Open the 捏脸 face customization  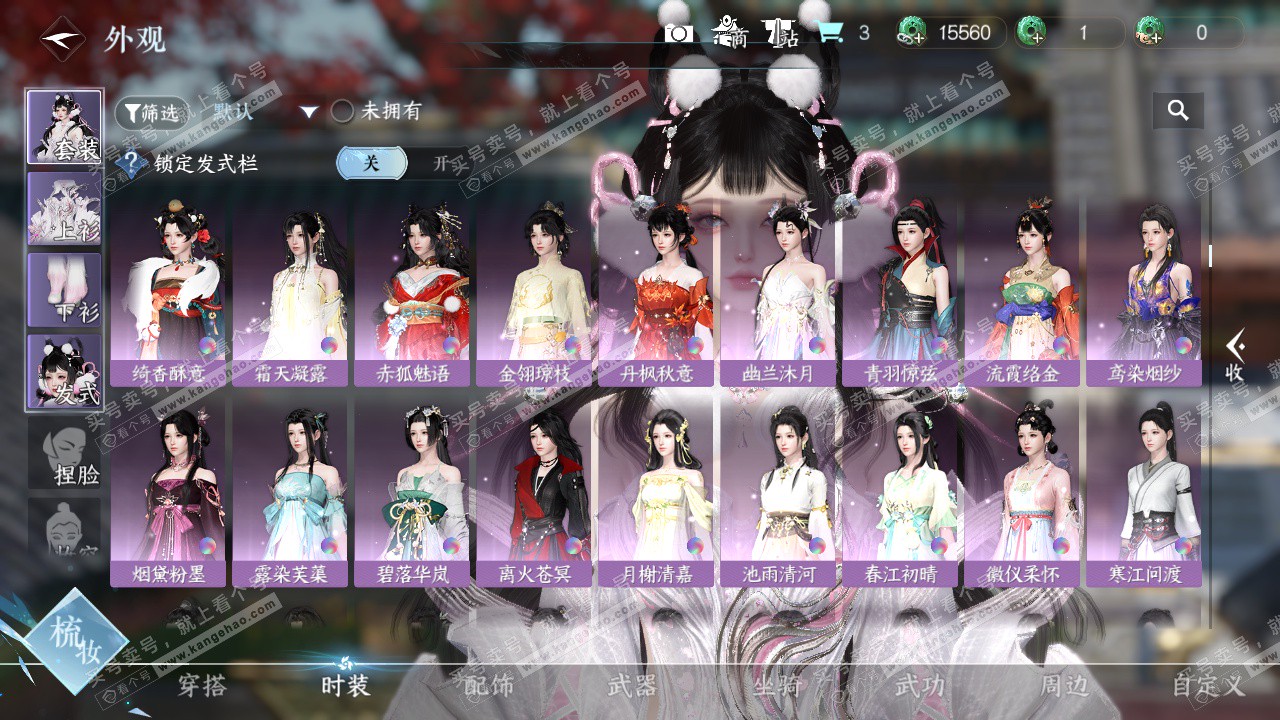(64, 452)
